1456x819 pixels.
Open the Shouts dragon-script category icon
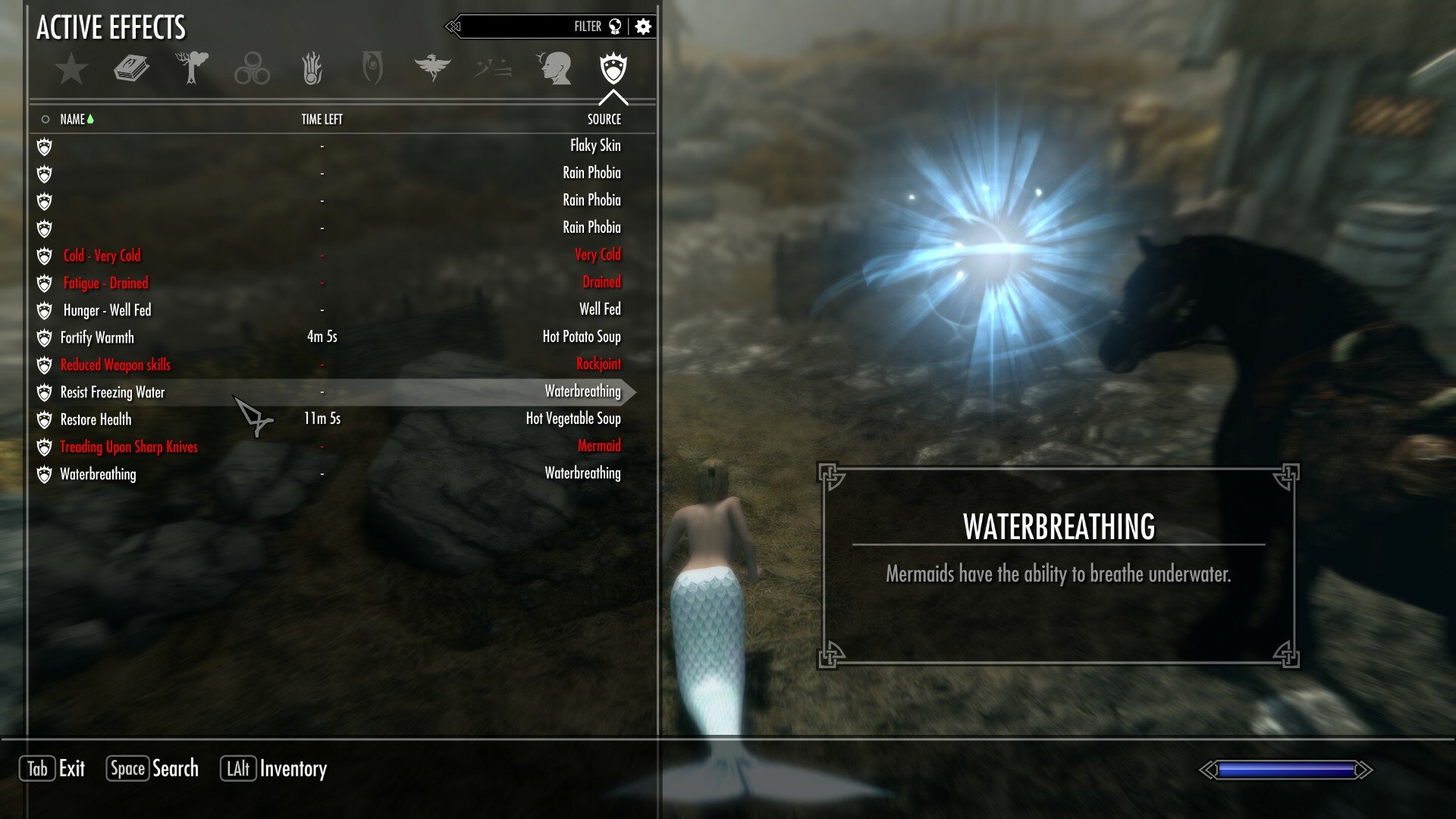pyautogui.click(x=493, y=68)
